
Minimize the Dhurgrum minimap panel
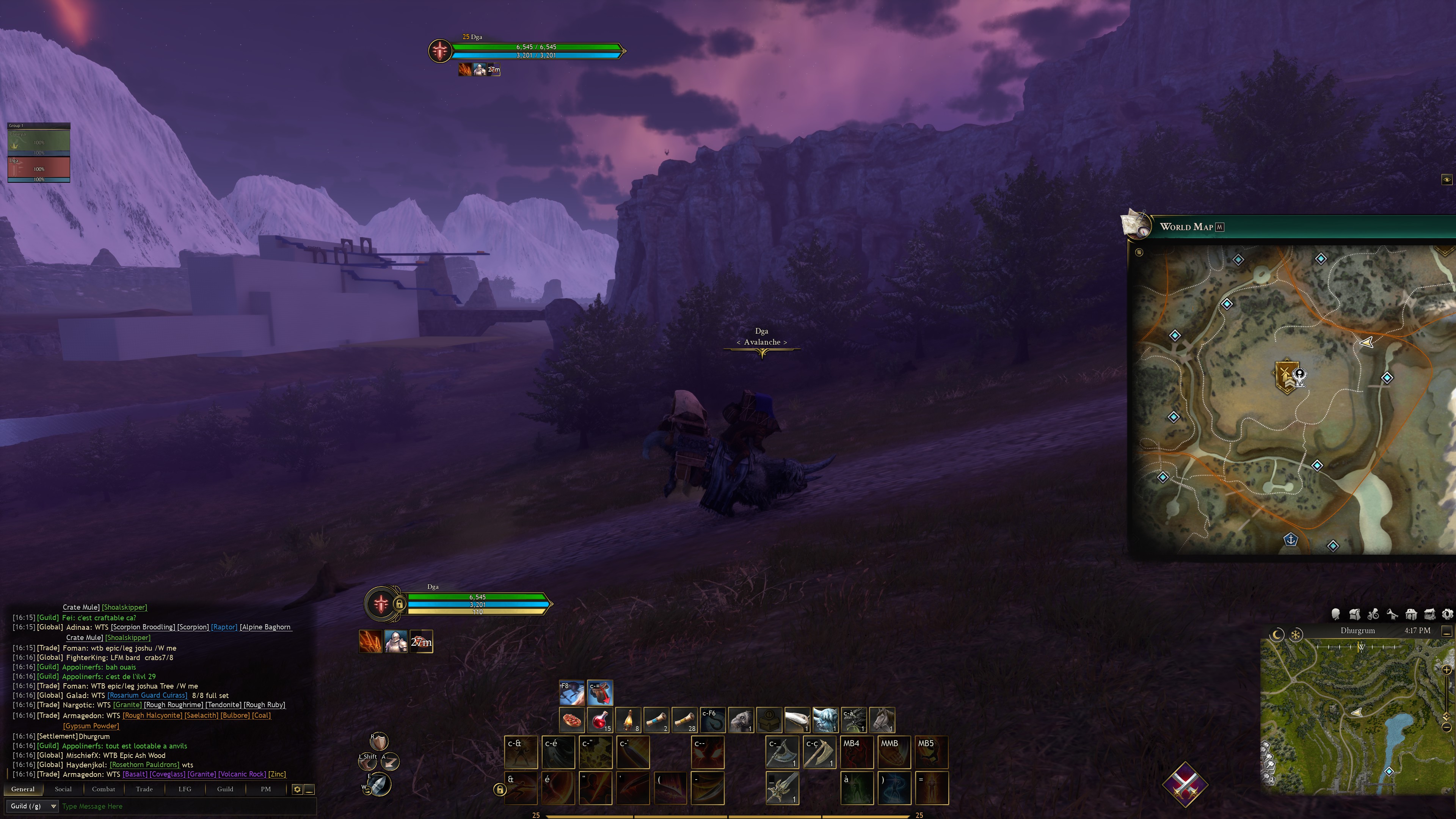(x=1447, y=631)
